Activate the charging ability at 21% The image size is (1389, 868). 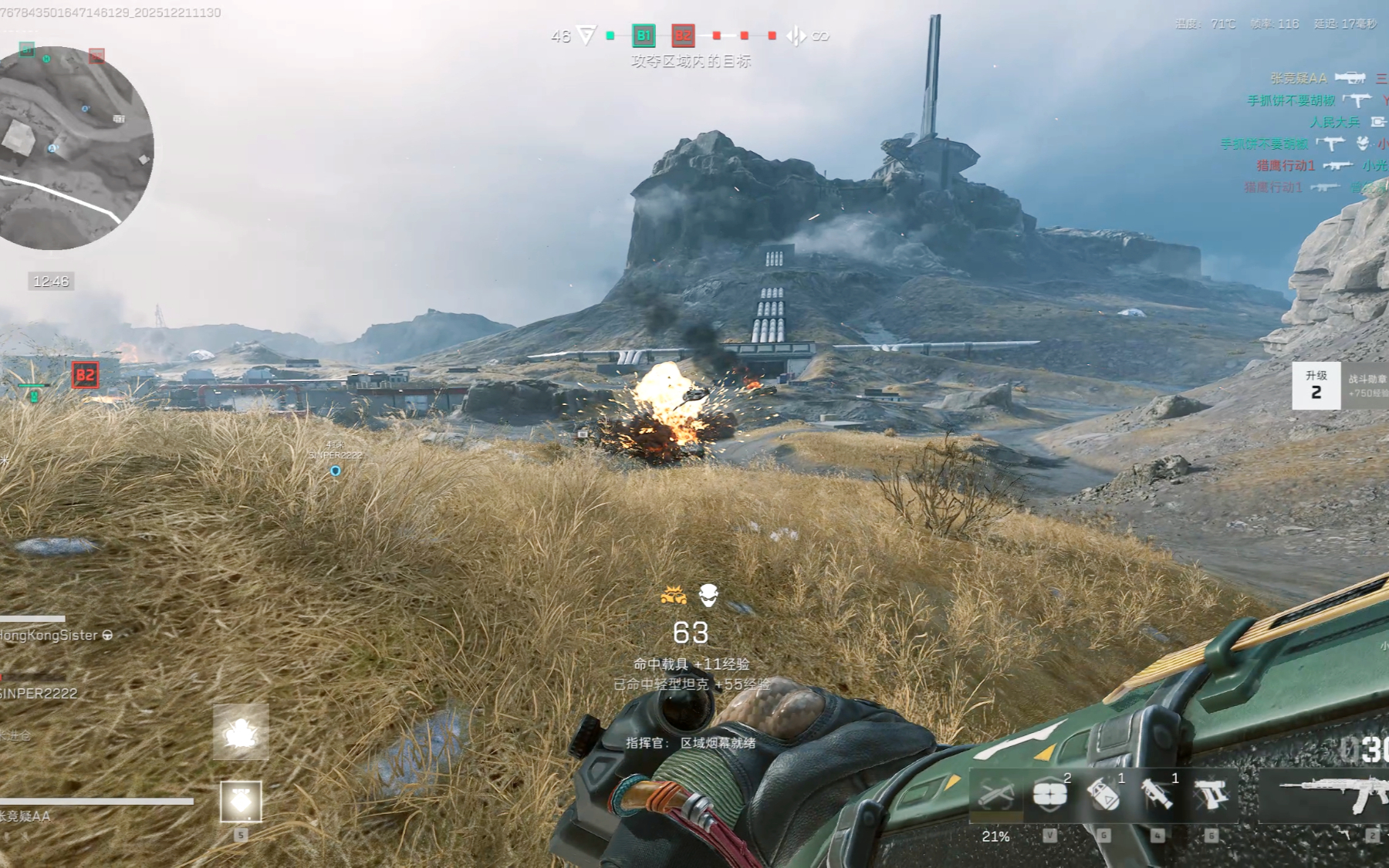tap(995, 796)
